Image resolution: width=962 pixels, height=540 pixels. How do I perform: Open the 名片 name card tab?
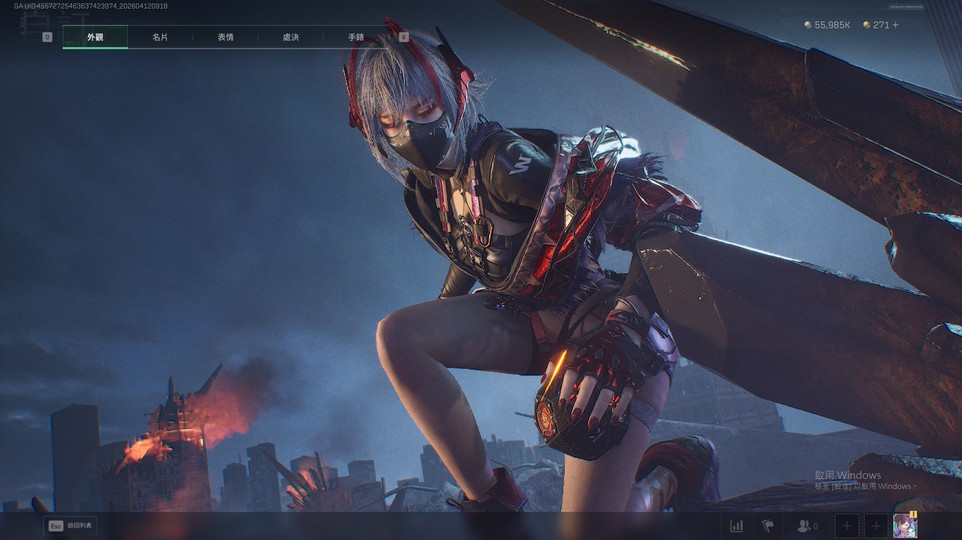[x=160, y=37]
